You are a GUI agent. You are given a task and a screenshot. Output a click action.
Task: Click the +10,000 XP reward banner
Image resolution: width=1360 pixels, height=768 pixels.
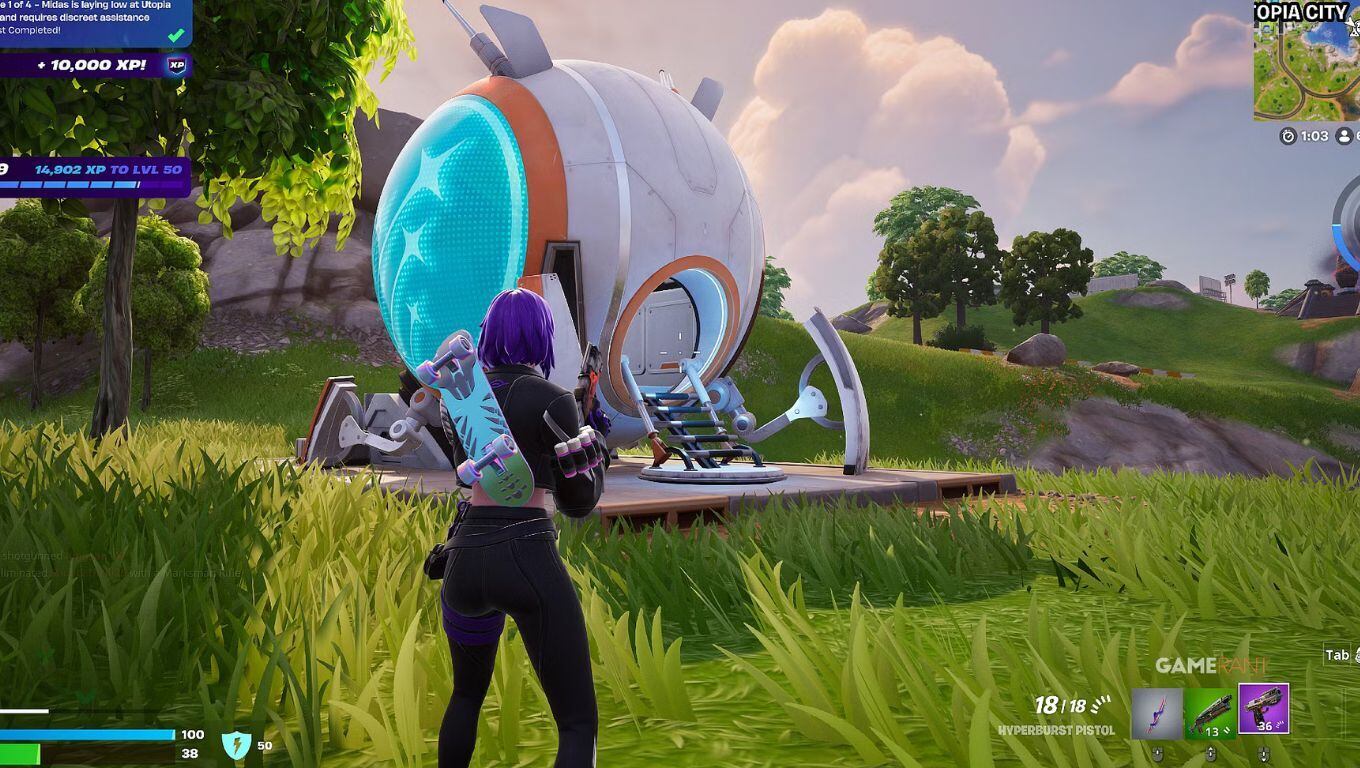click(x=96, y=65)
